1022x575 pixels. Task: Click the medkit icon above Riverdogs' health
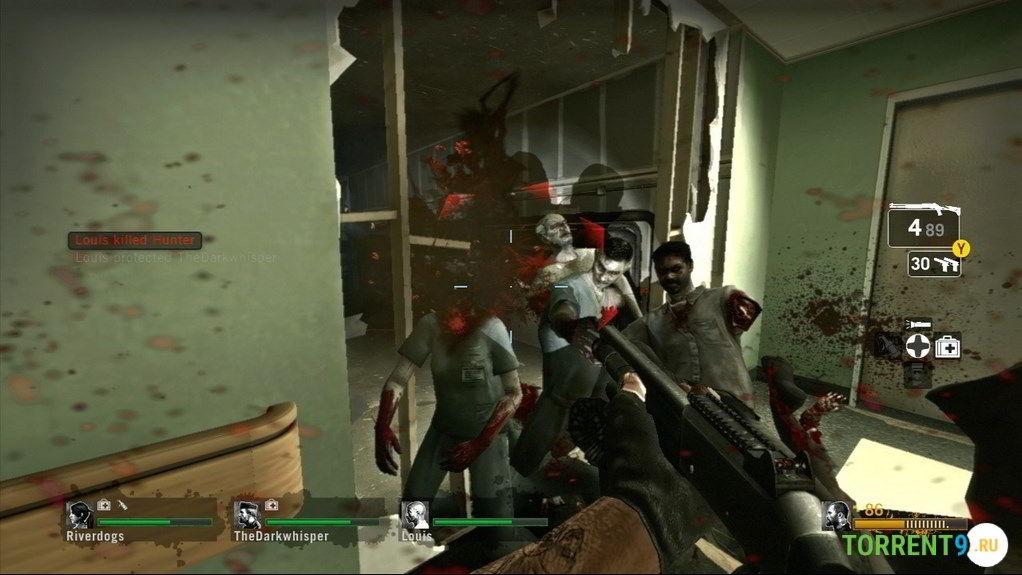coord(104,506)
